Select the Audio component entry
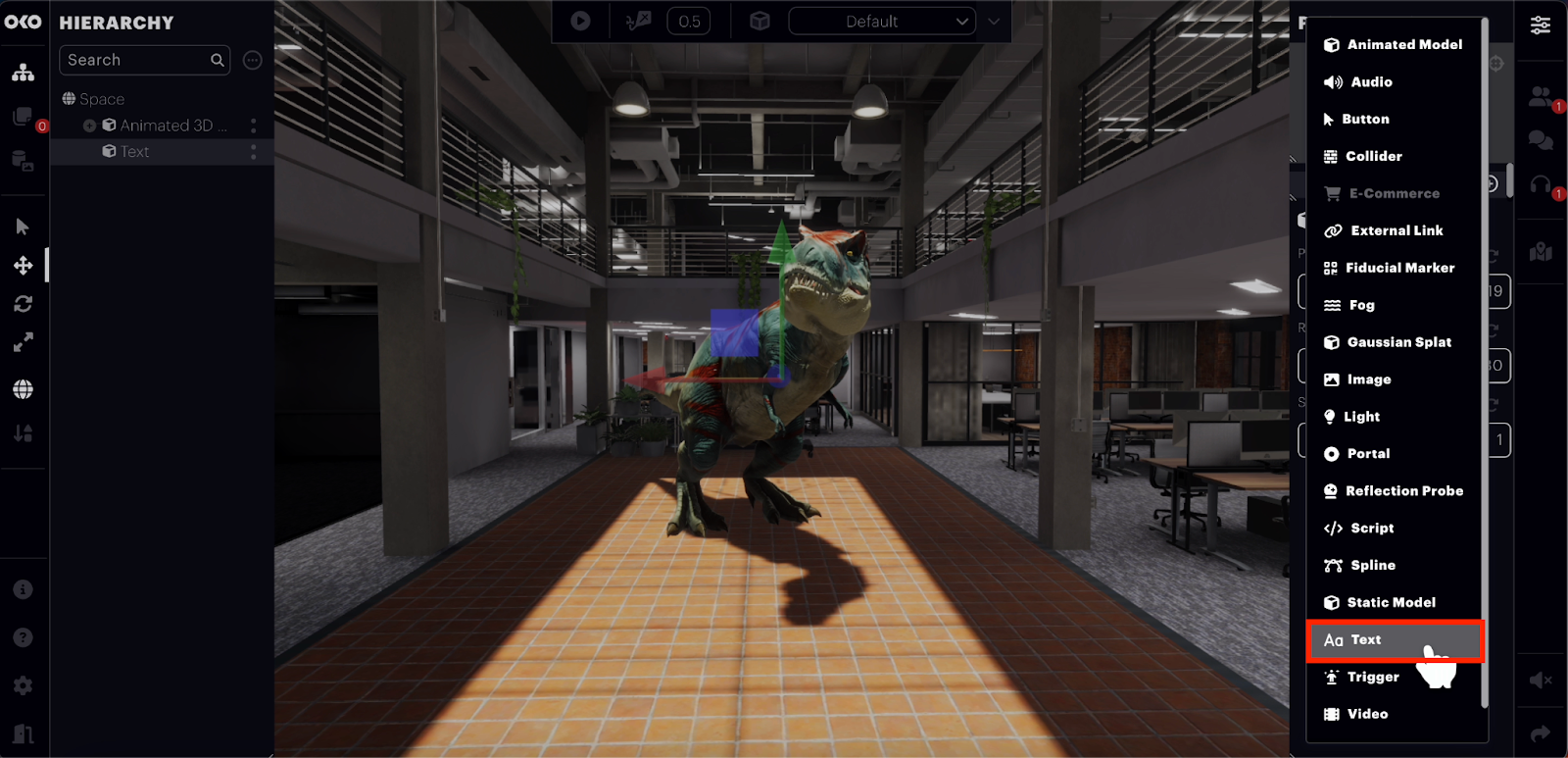This screenshot has height=758, width=1568. coord(1370,82)
